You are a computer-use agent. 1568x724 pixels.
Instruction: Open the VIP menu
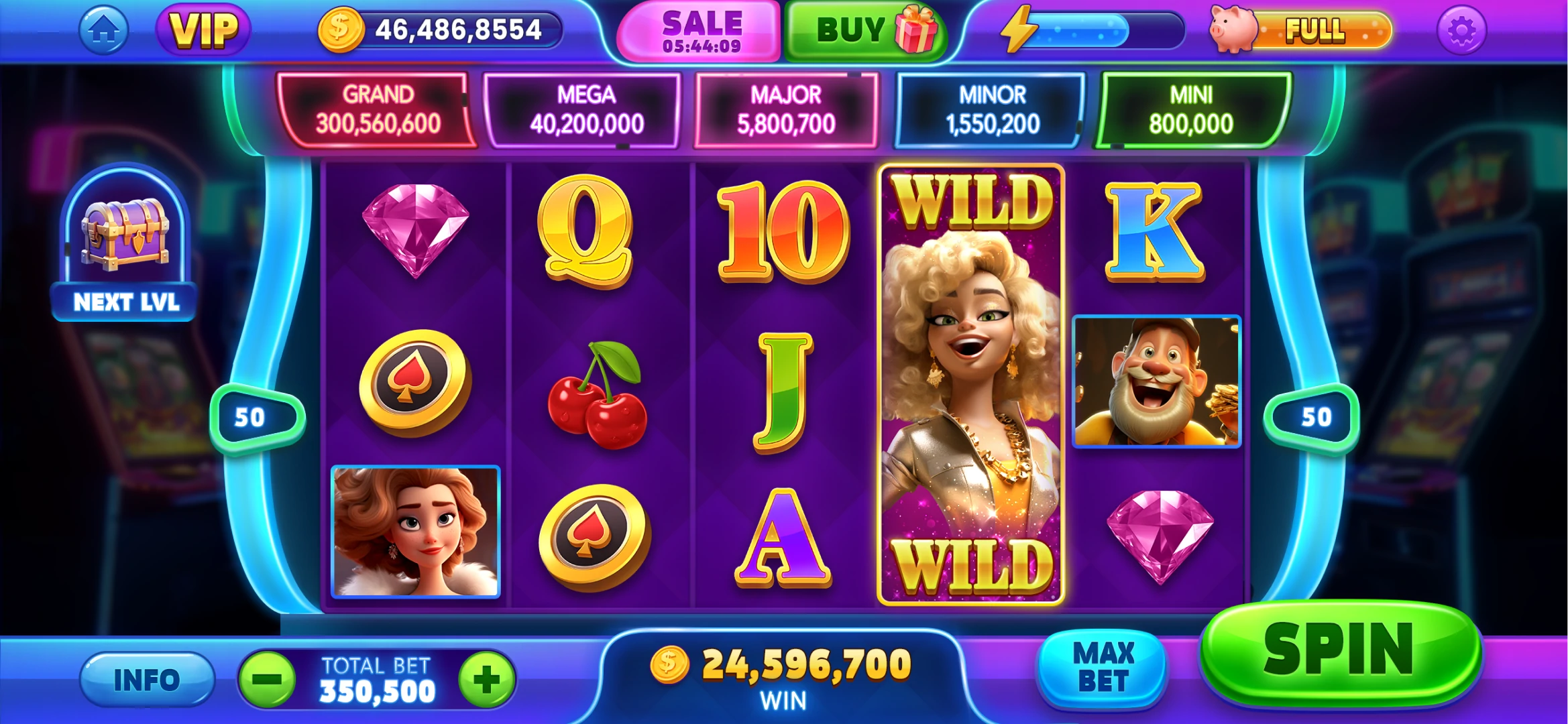click(x=203, y=30)
